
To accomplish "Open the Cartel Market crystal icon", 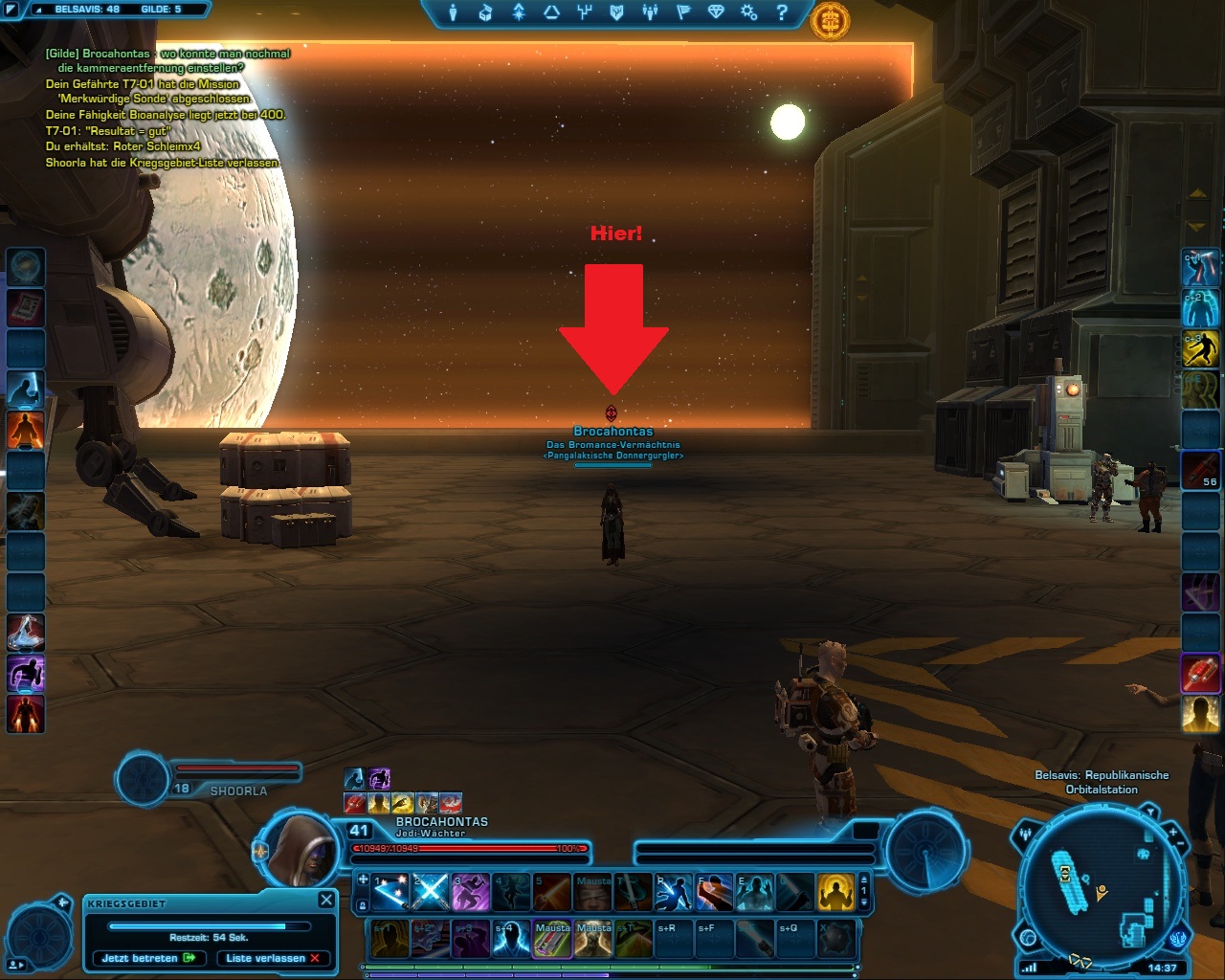I will tap(716, 12).
